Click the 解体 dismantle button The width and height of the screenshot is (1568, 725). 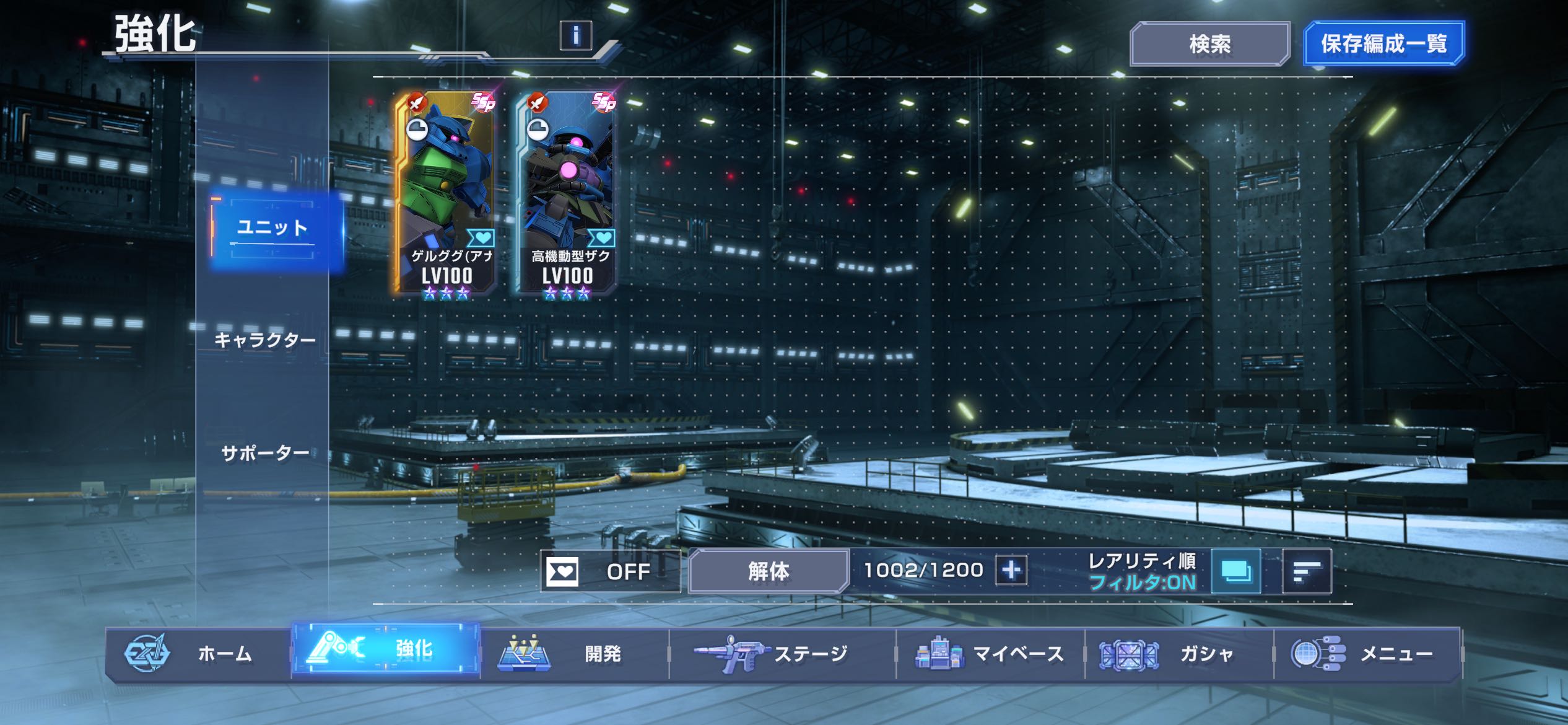(768, 571)
